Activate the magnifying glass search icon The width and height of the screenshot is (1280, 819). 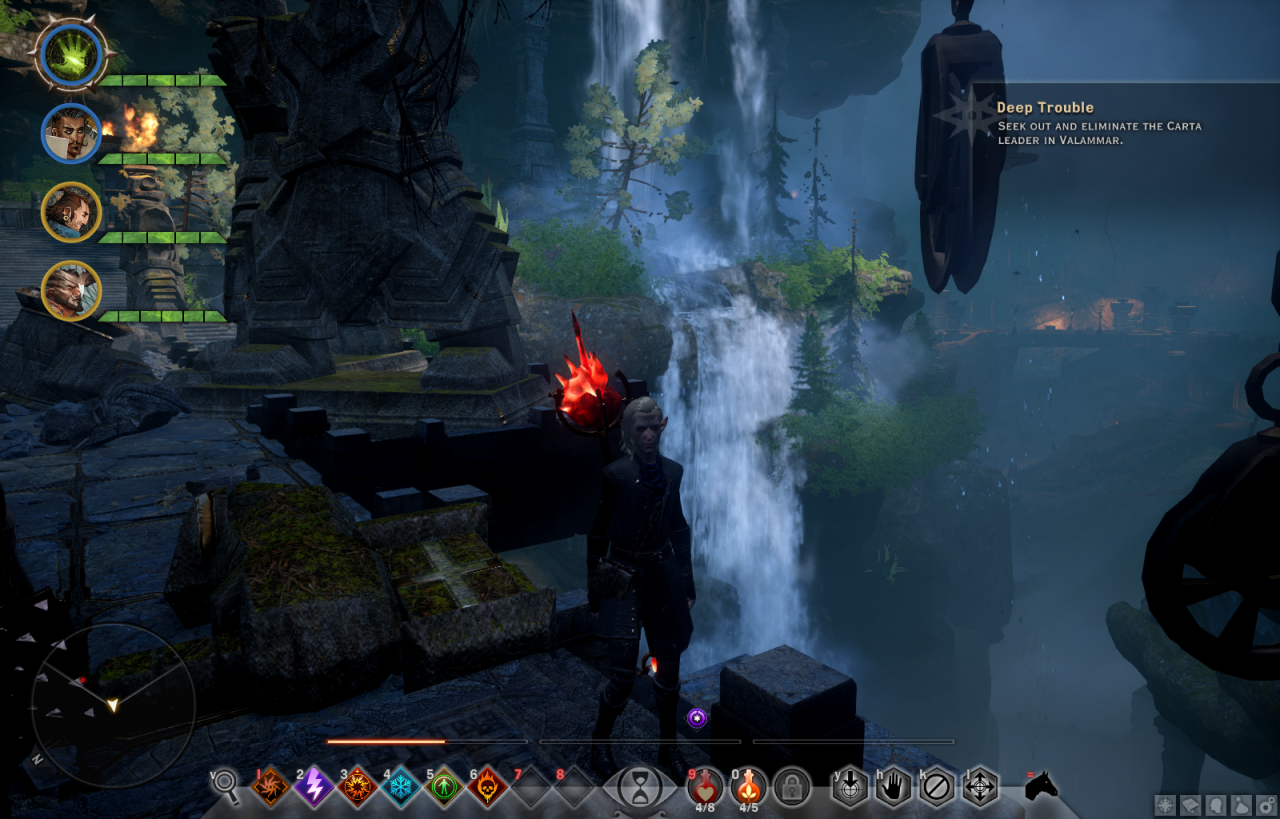(x=225, y=786)
